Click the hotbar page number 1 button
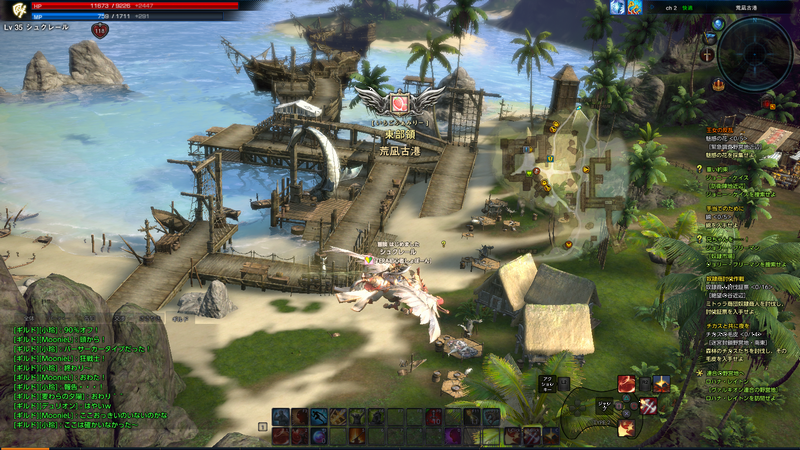The width and height of the screenshot is (800, 450). tap(263, 426)
